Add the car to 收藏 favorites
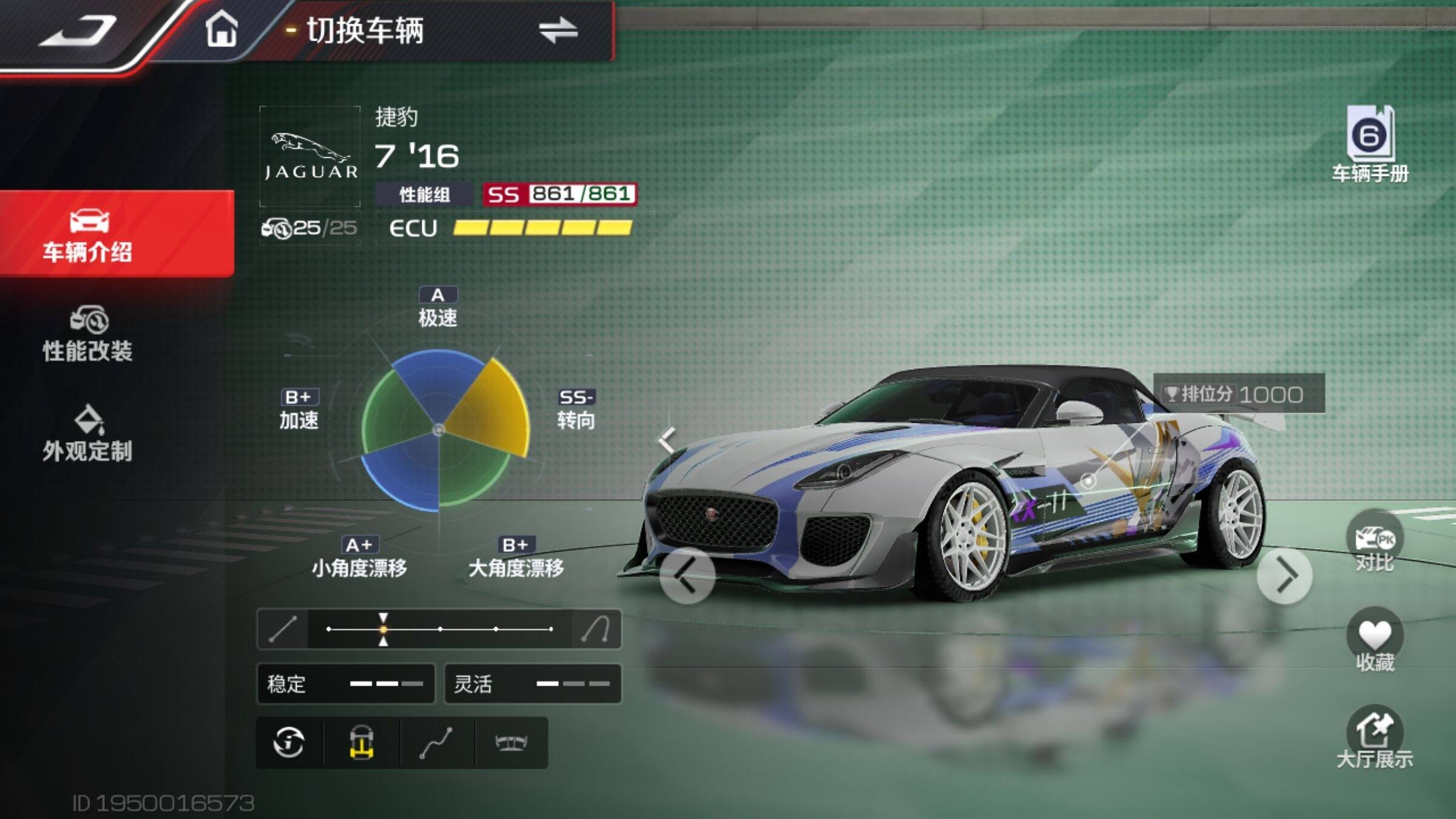Image resolution: width=1456 pixels, height=819 pixels. (x=1374, y=641)
